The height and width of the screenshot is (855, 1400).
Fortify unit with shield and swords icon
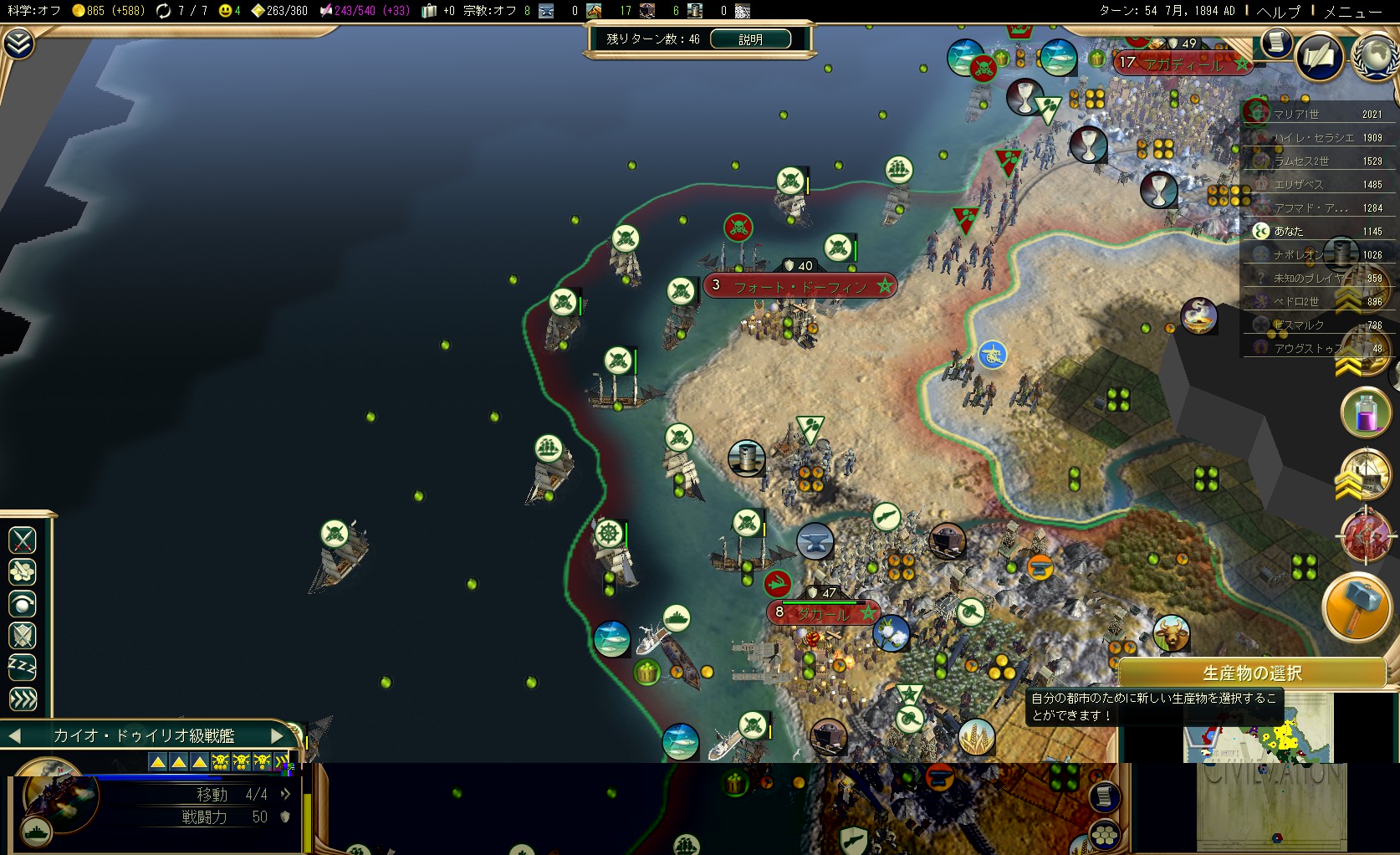pos(23,636)
